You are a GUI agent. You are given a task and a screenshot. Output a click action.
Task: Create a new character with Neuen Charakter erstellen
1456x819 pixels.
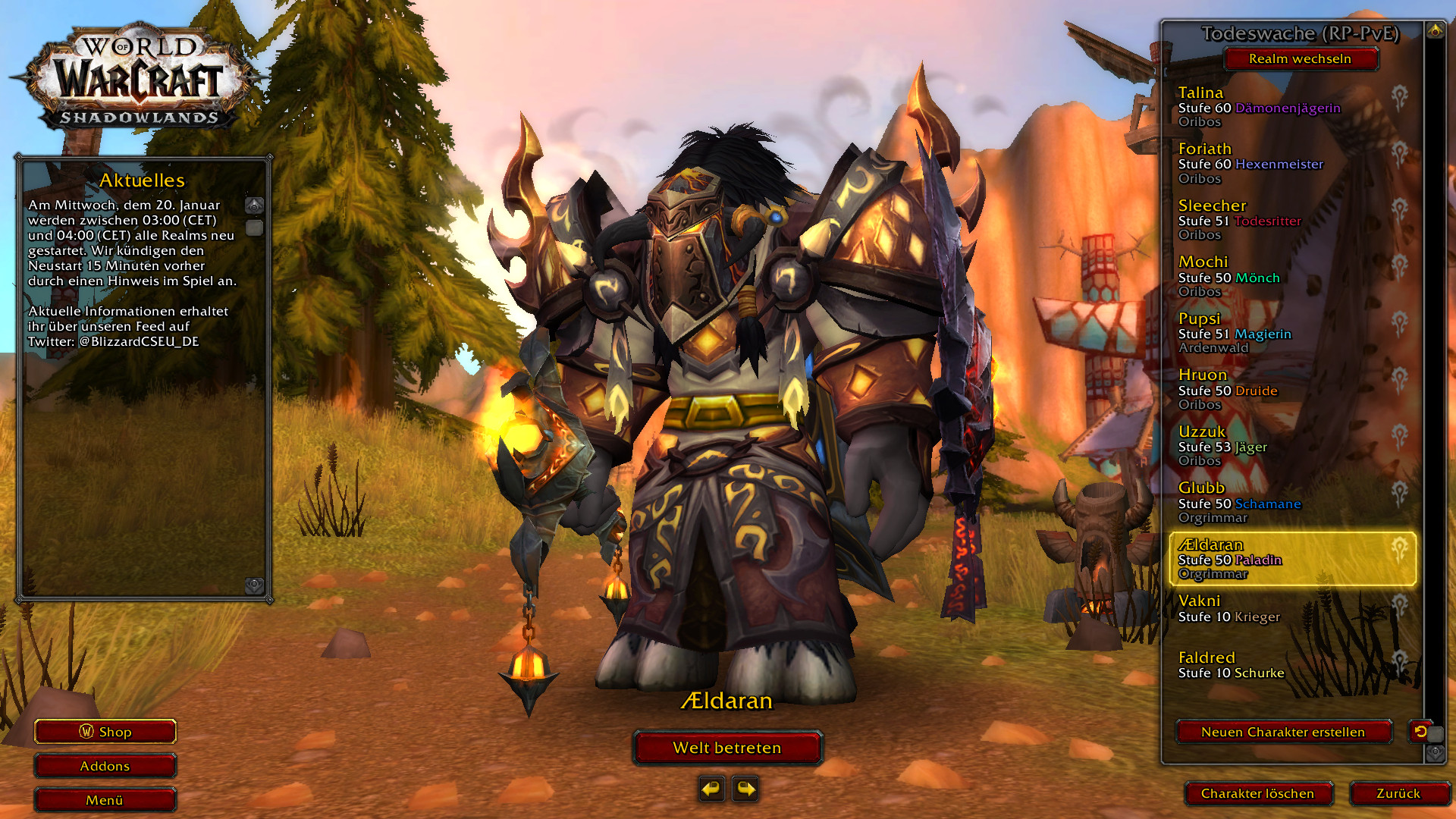tap(1283, 732)
